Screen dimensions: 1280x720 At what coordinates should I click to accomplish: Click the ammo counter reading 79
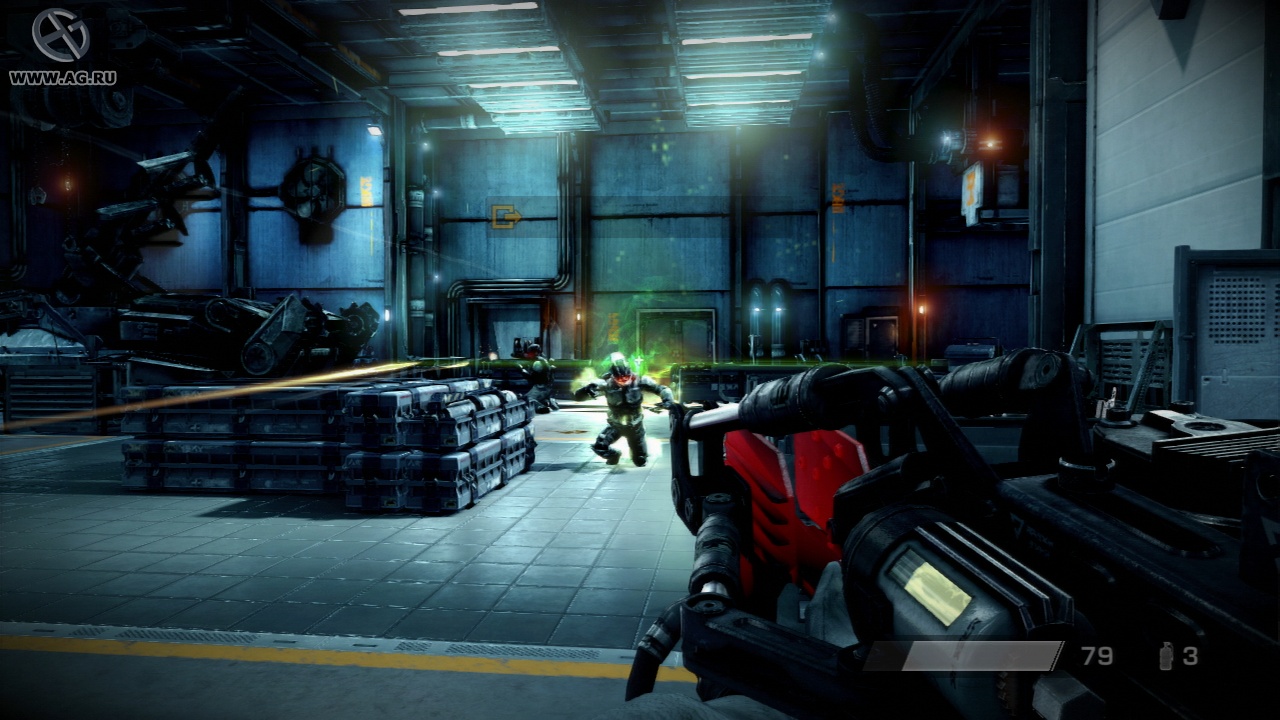click(1096, 657)
